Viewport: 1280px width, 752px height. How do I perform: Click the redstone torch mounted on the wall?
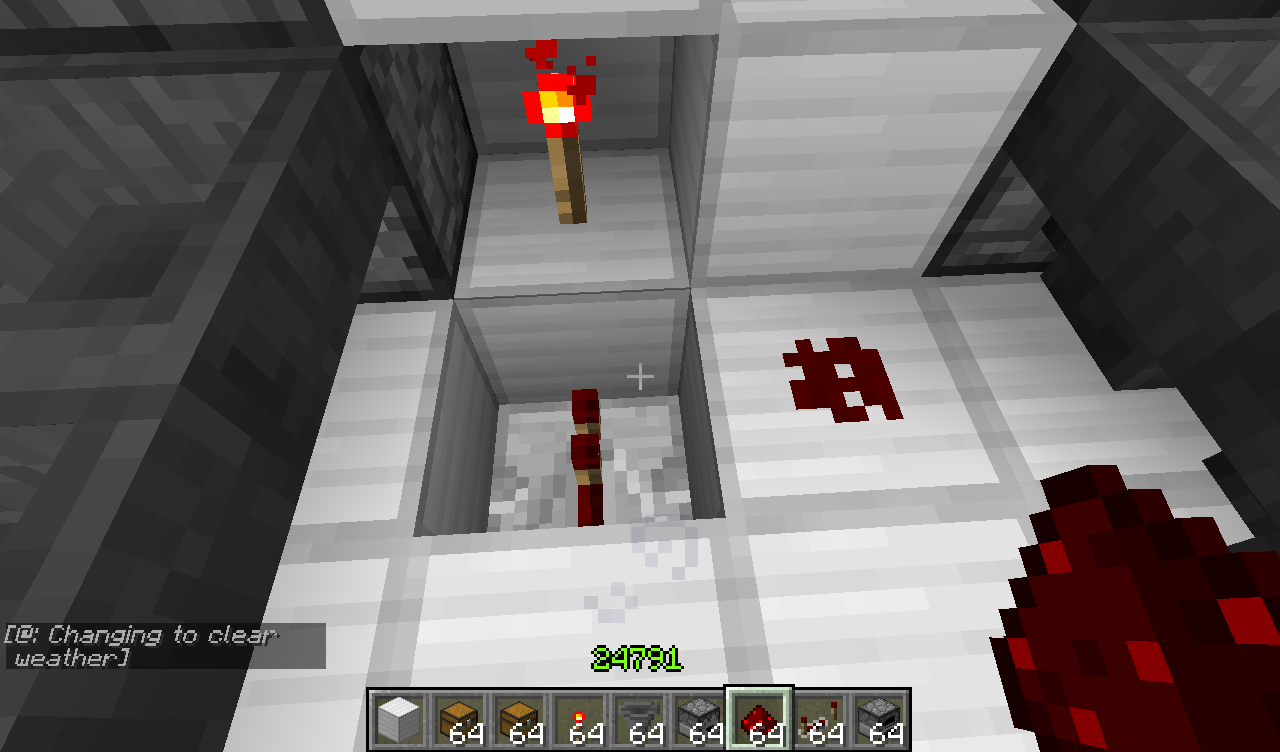558,120
